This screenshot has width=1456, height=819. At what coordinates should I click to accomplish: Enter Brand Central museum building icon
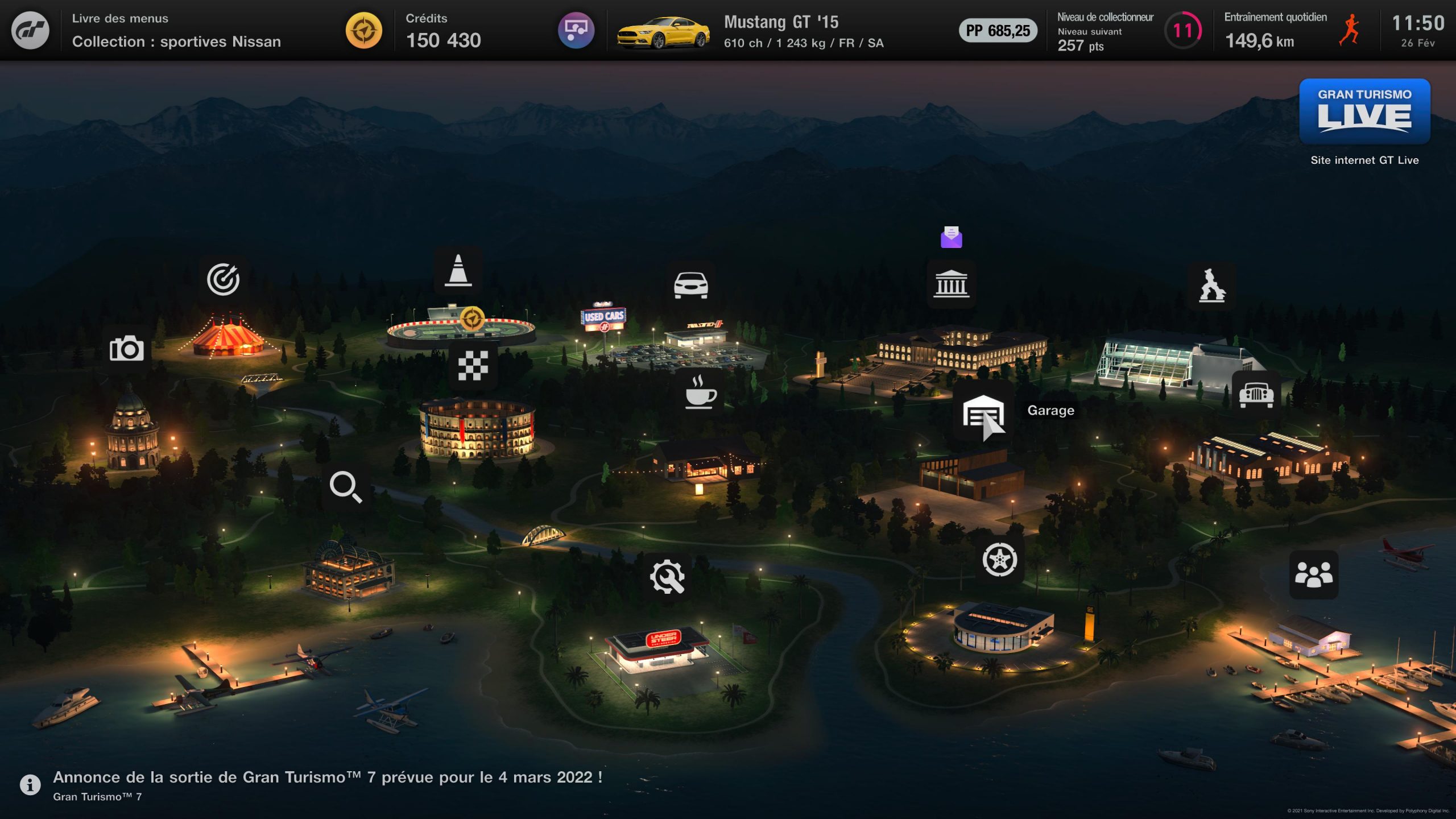[x=951, y=284]
